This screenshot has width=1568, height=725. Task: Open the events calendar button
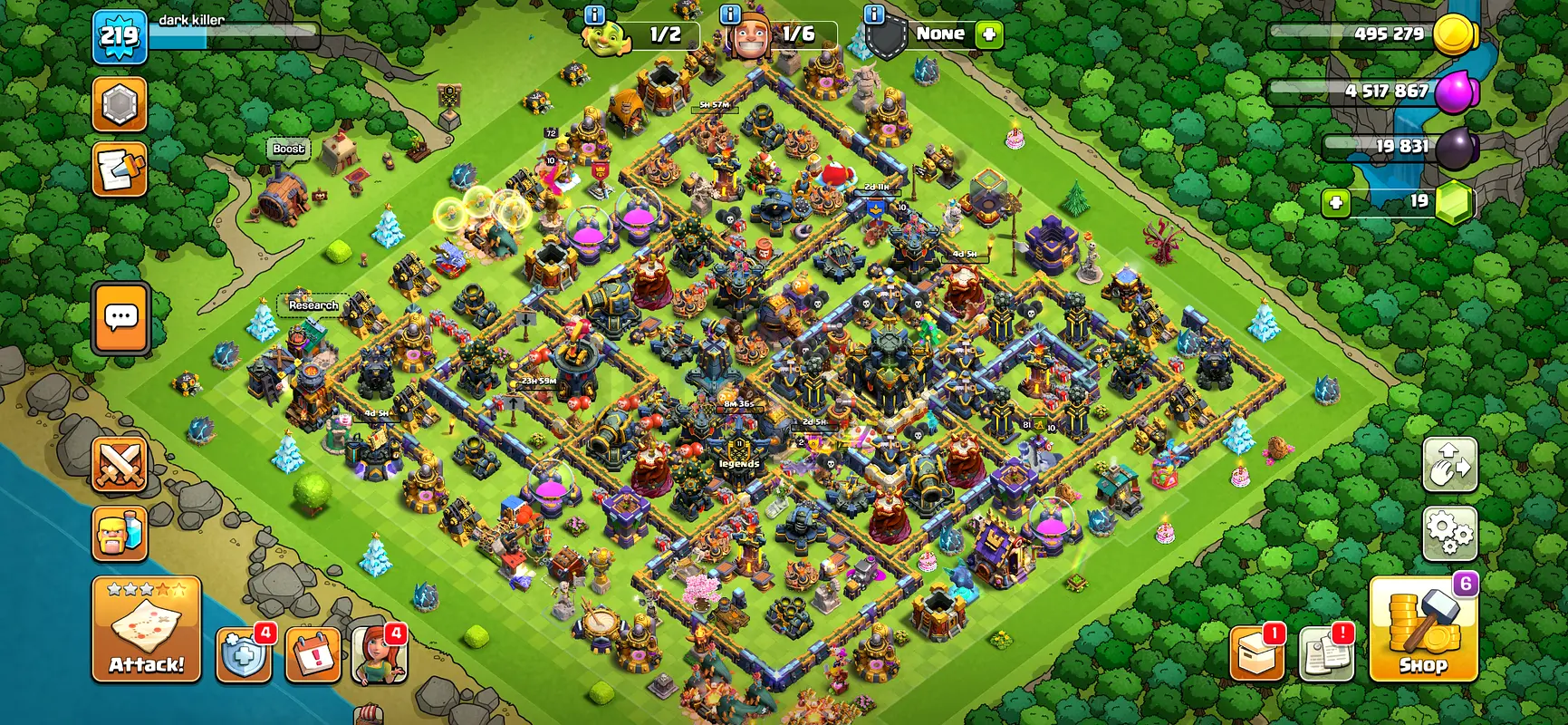[313, 654]
